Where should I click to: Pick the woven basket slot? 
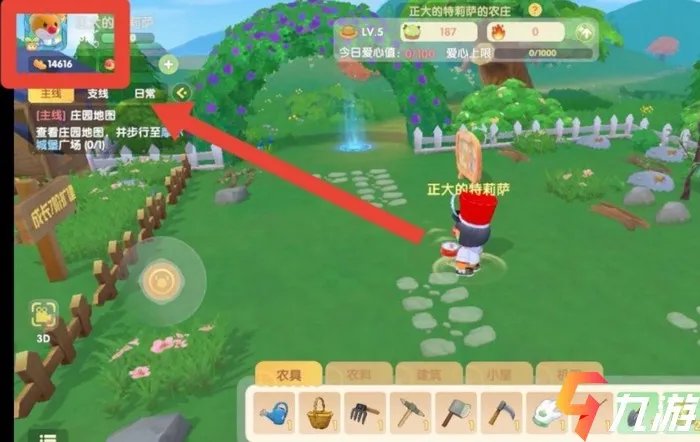(318, 411)
